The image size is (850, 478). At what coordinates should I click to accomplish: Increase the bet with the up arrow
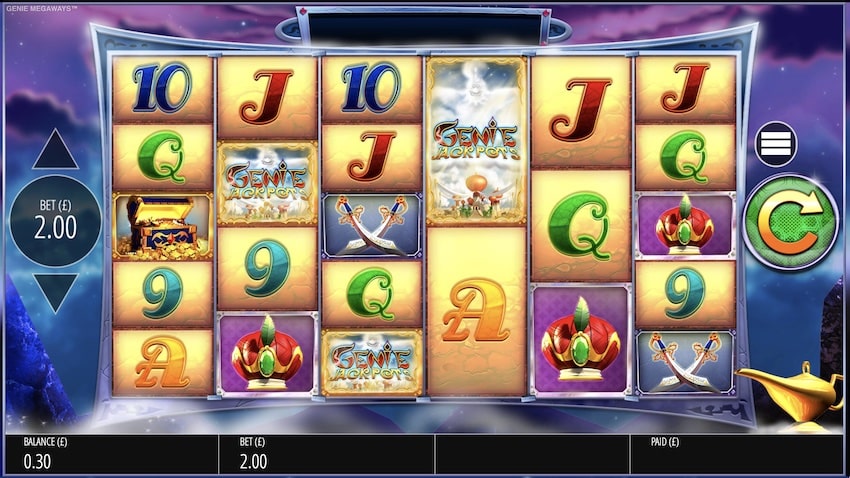tap(55, 151)
